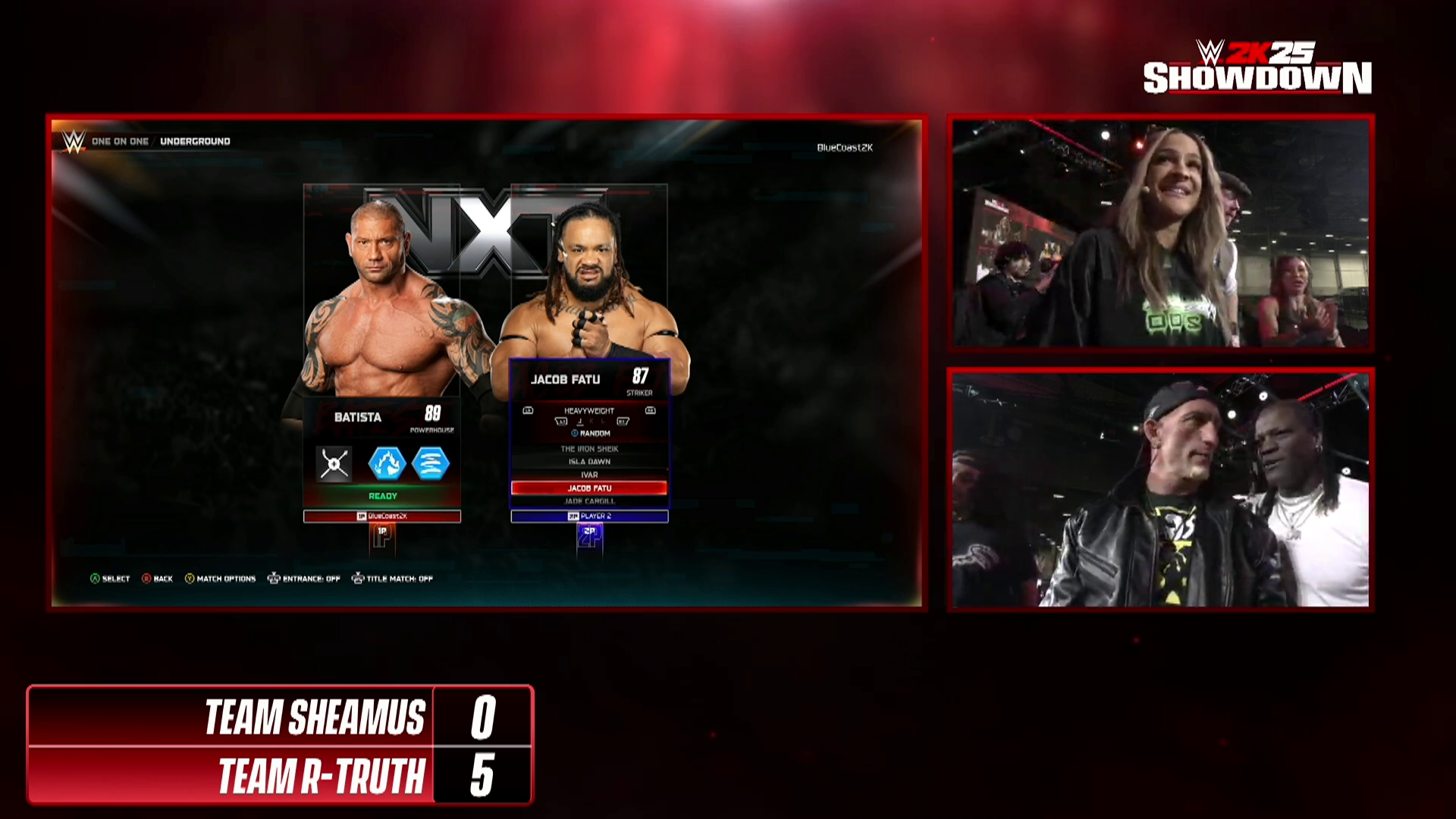Click Batista's blue wind swirl ability icon
Screen dimensions: 1456x819
(x=431, y=464)
